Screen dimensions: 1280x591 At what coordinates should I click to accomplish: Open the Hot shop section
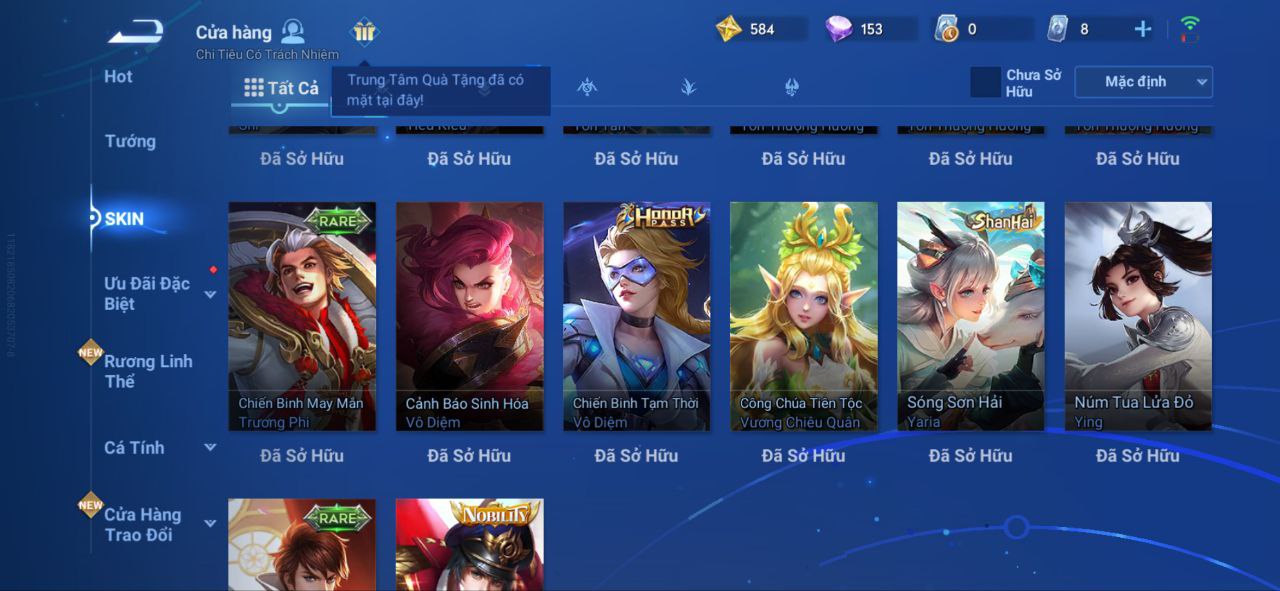point(118,77)
